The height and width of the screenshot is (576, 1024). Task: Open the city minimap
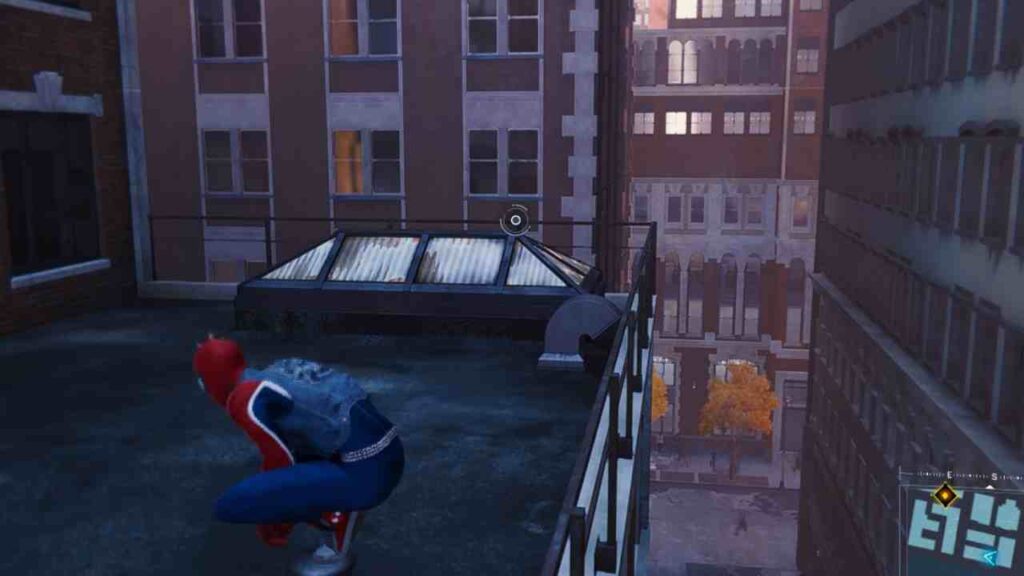(x=962, y=530)
